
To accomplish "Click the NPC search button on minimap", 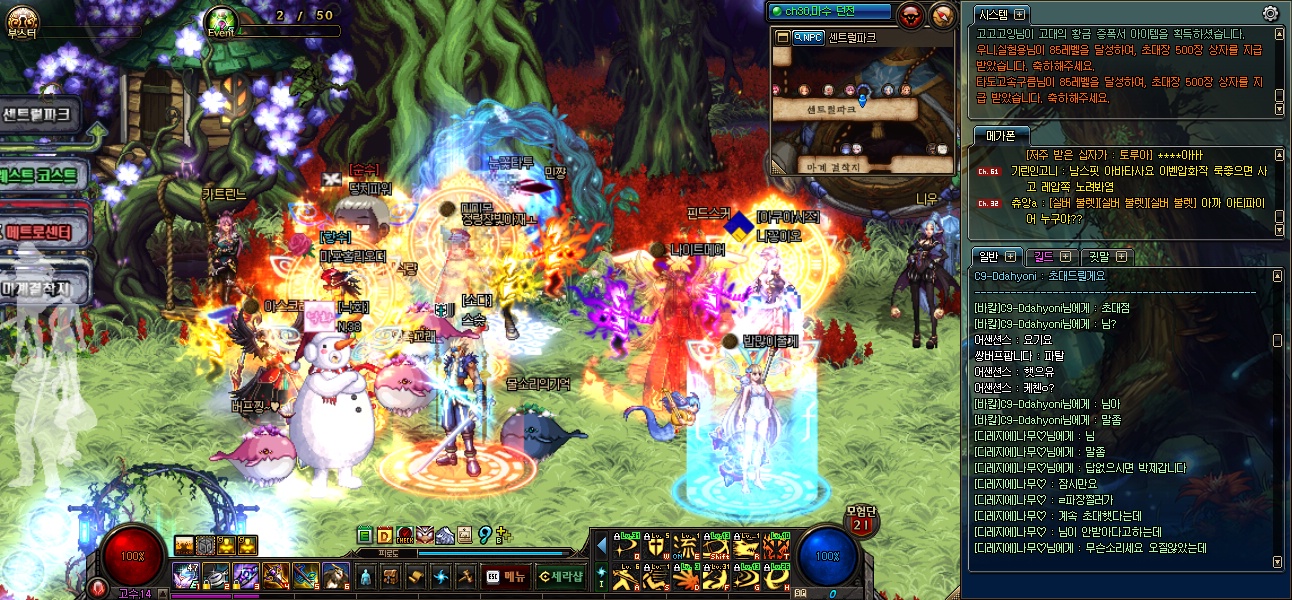I will [807, 37].
